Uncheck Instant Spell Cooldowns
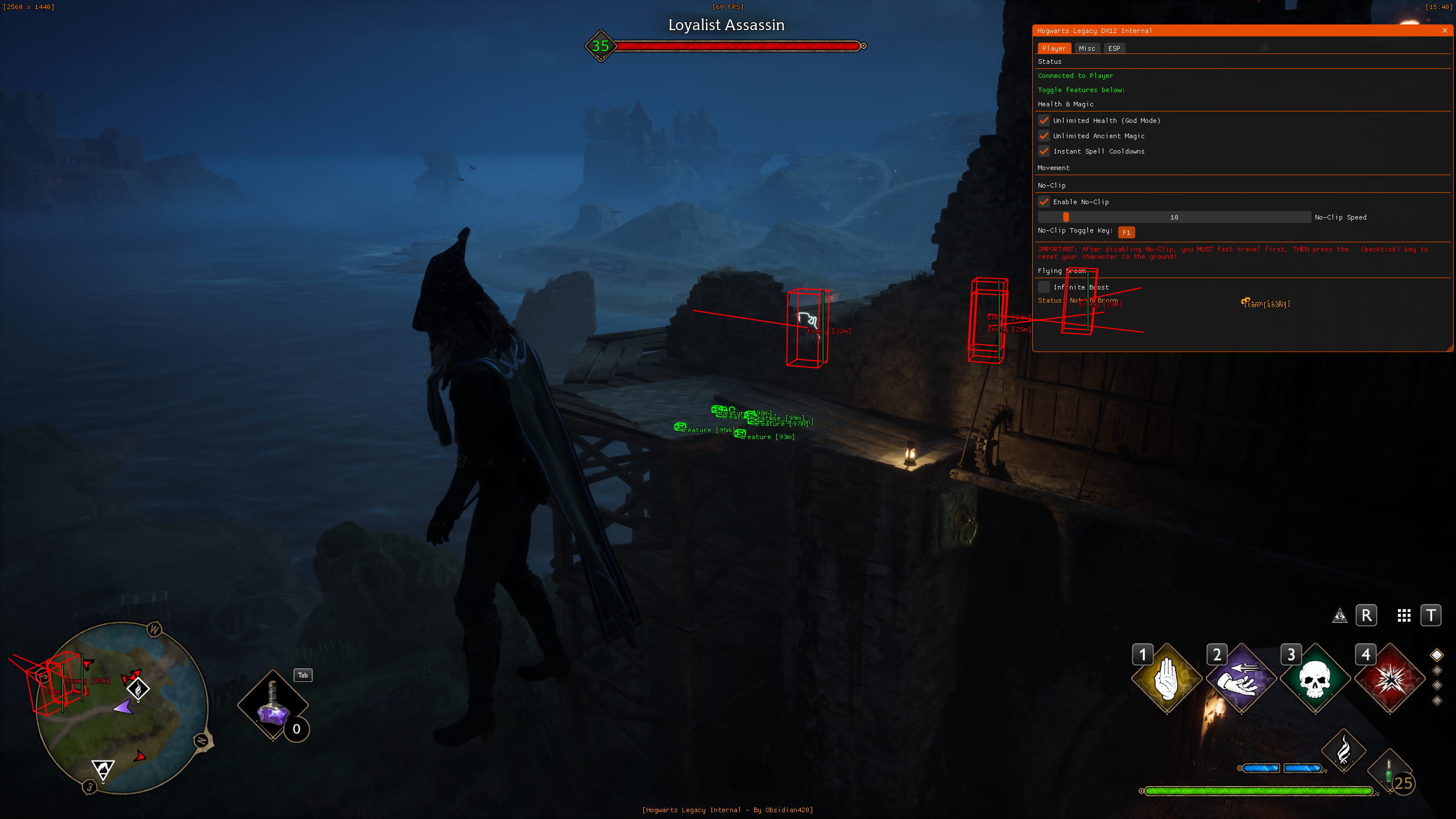This screenshot has height=819, width=1456. tap(1044, 151)
